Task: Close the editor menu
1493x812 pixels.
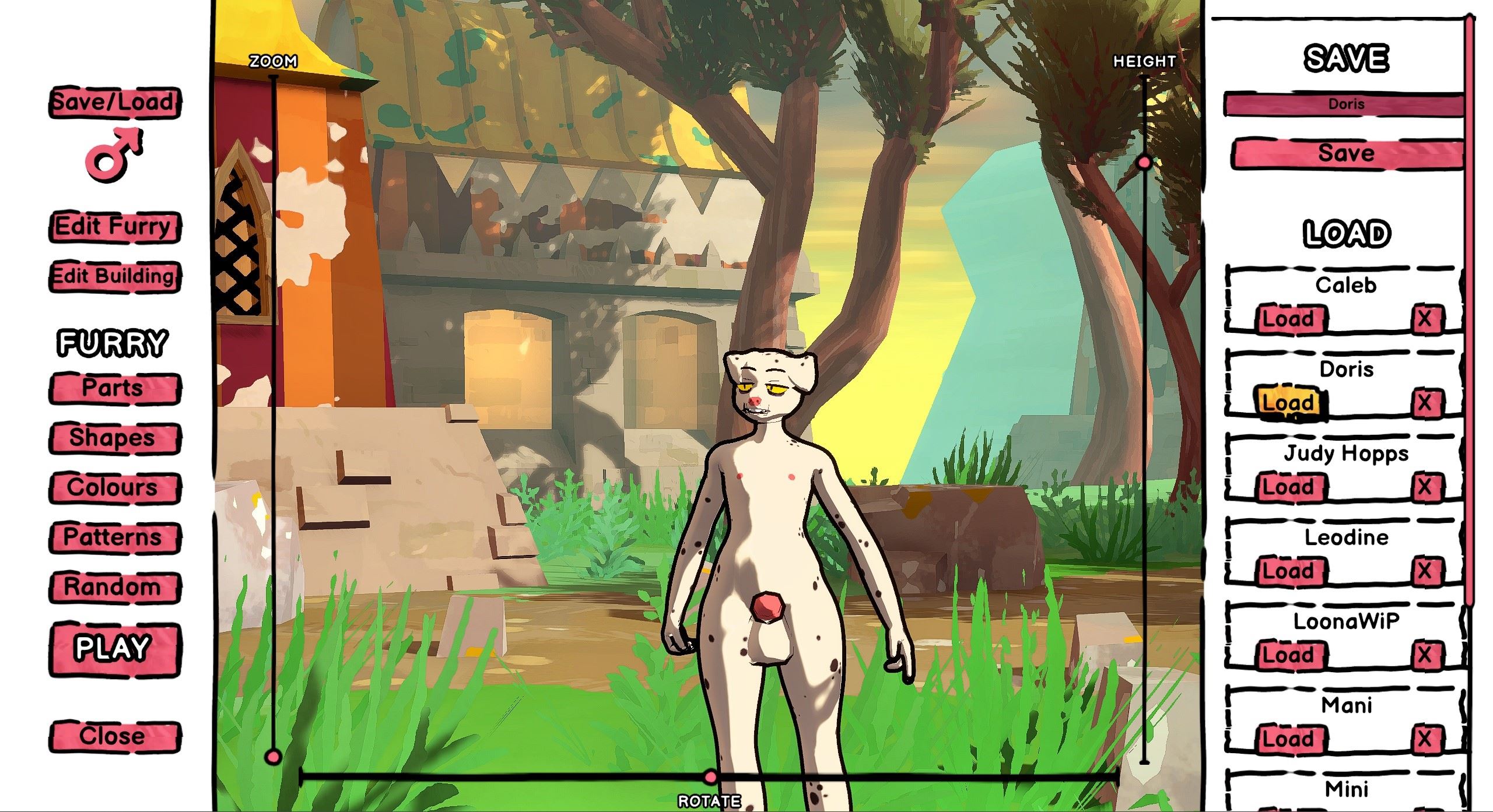Action: click(x=114, y=736)
